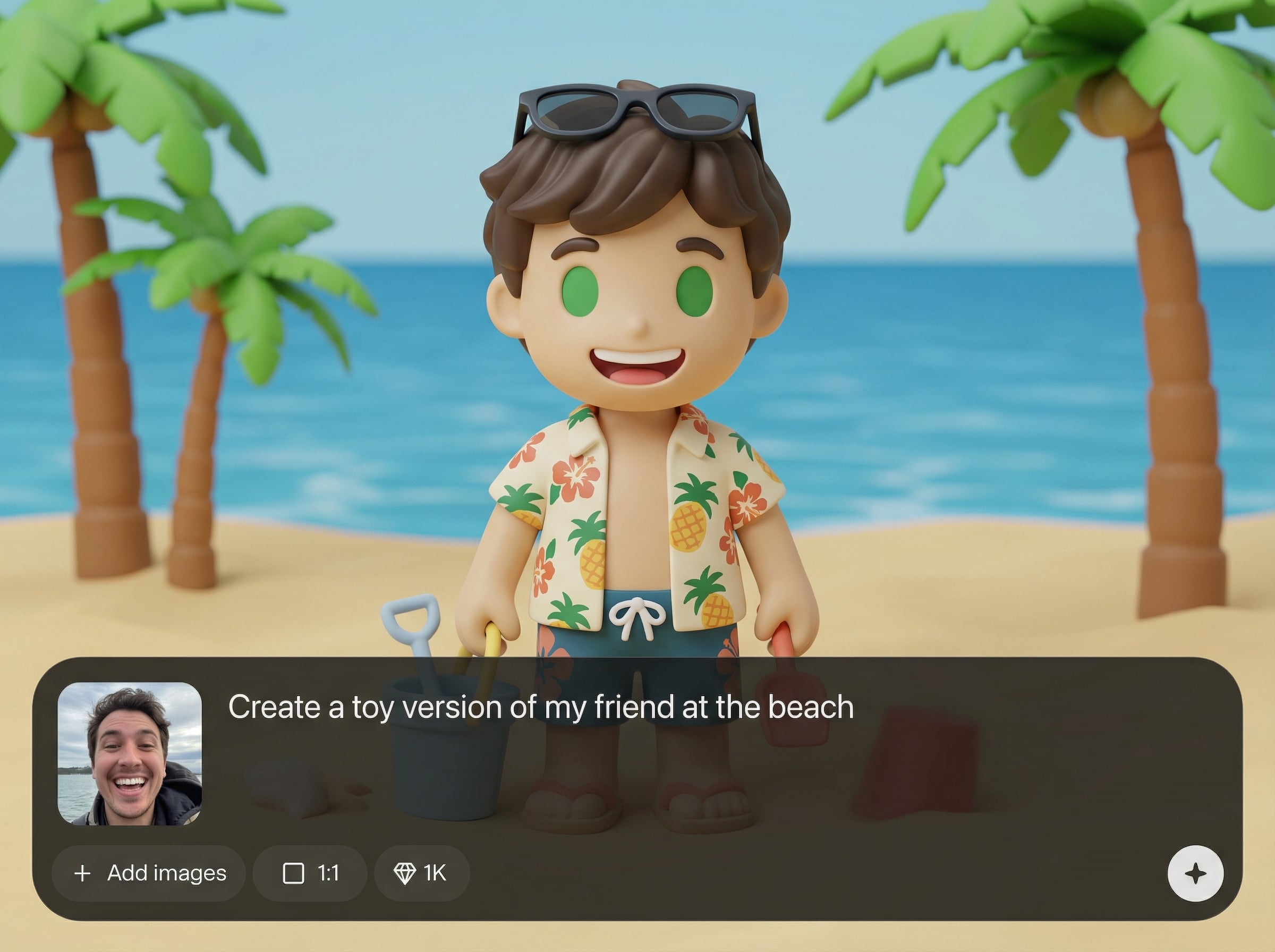1275x952 pixels.
Task: Submit the prompt with the sparkle button
Action: point(1195,873)
